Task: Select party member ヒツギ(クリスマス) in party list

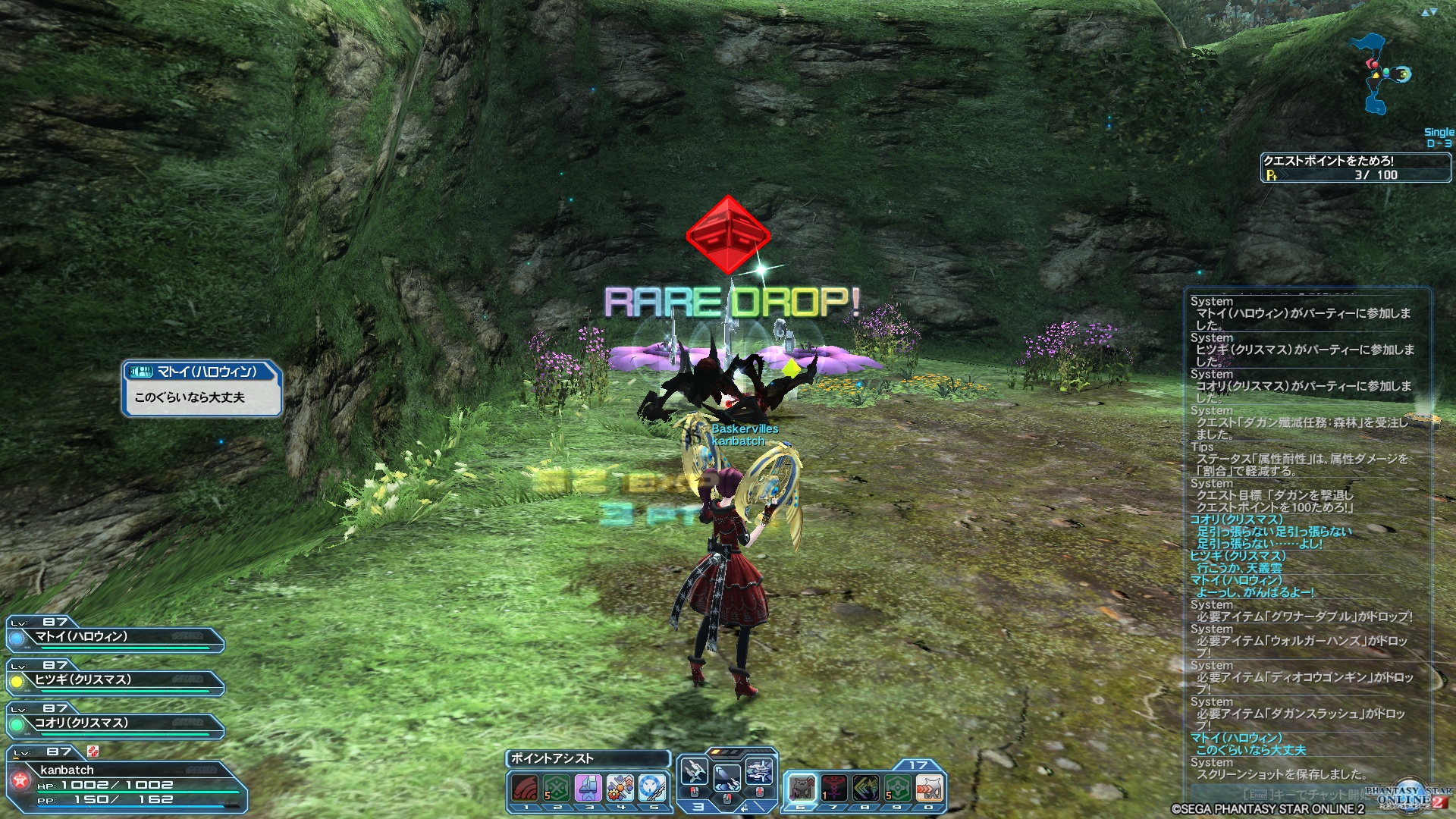Action: (115, 681)
